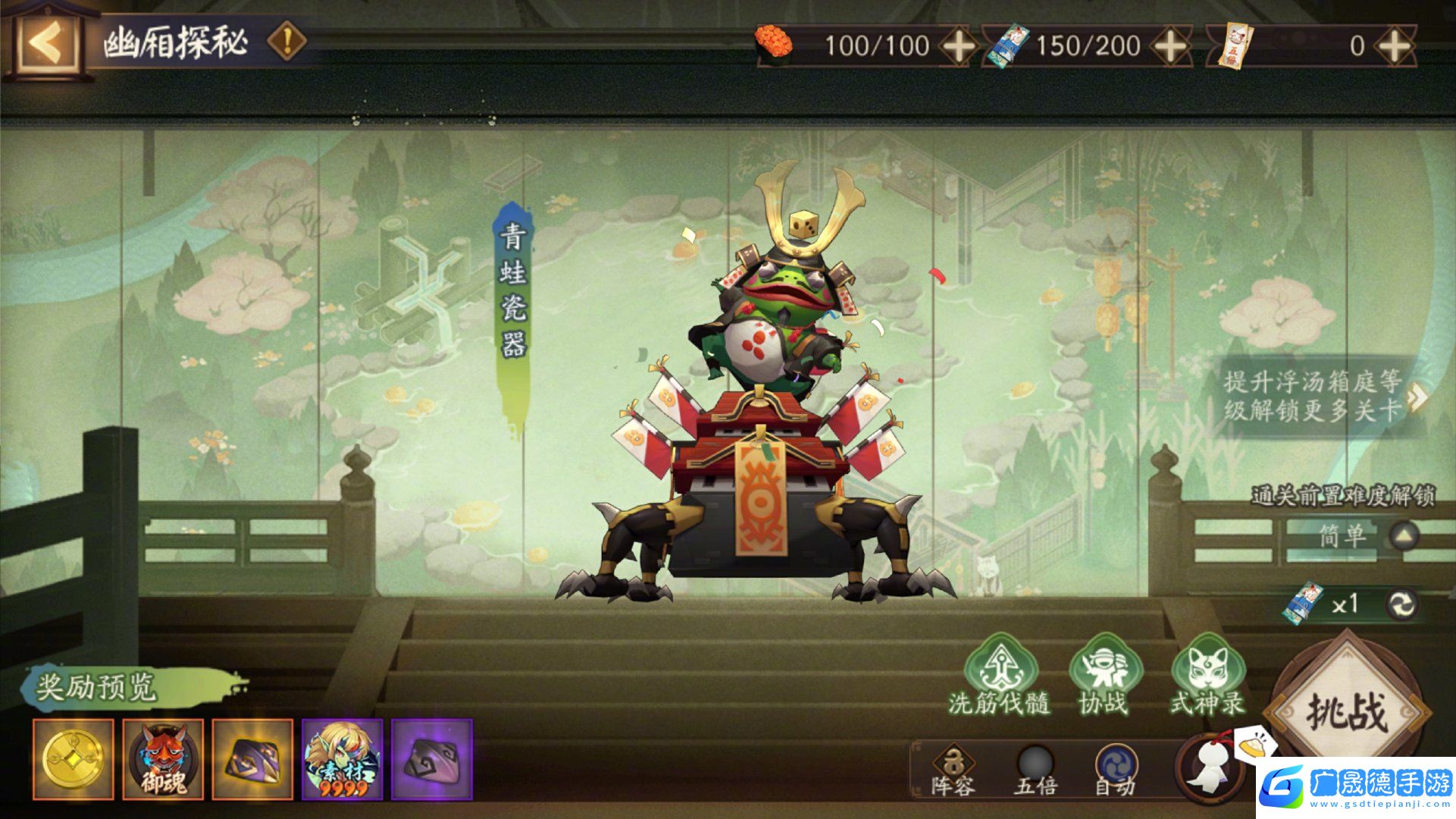The image size is (1456, 819).
Task: View the 御魂 soul reward
Action: [163, 759]
